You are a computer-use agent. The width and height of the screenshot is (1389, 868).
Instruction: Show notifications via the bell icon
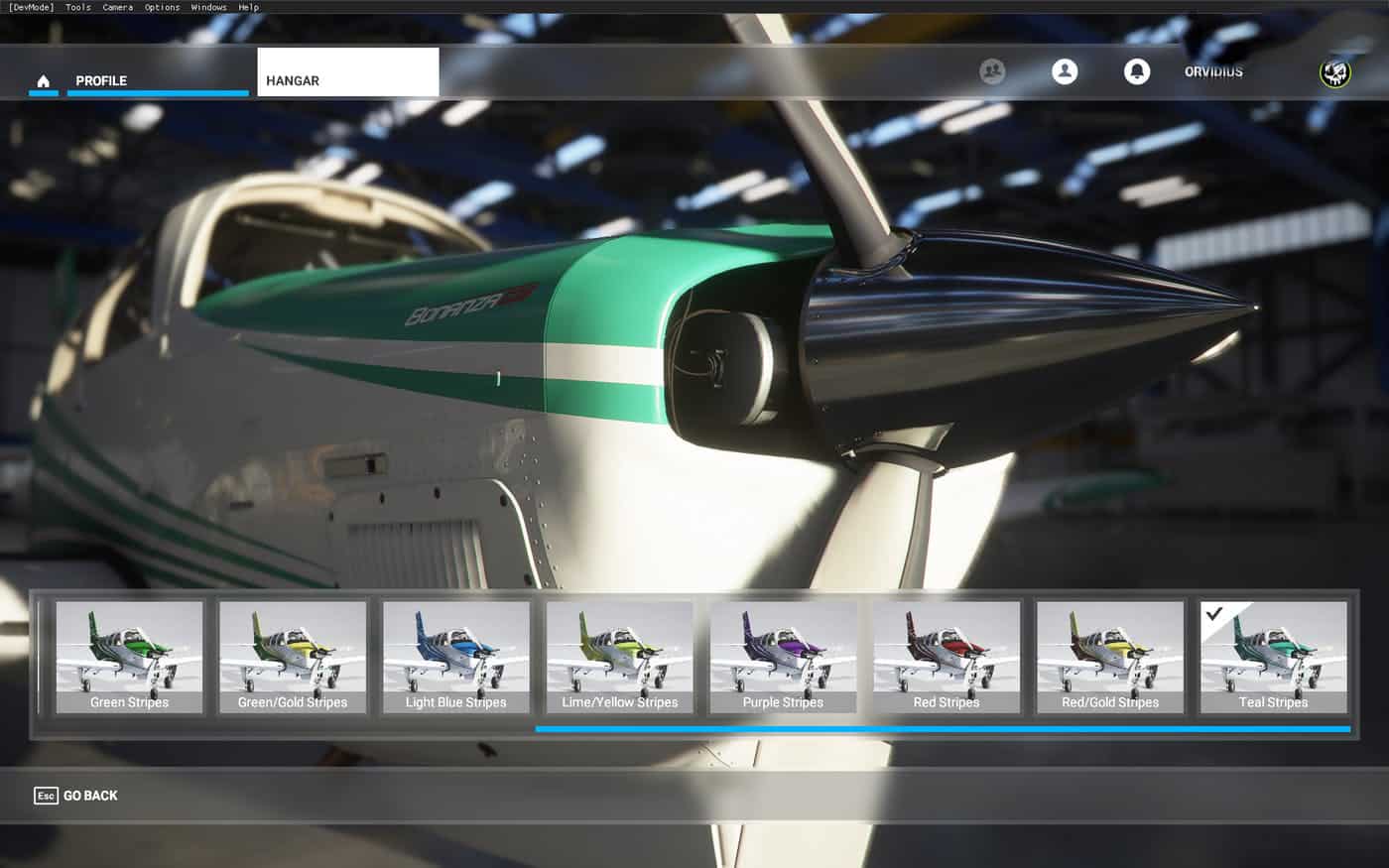[1137, 71]
